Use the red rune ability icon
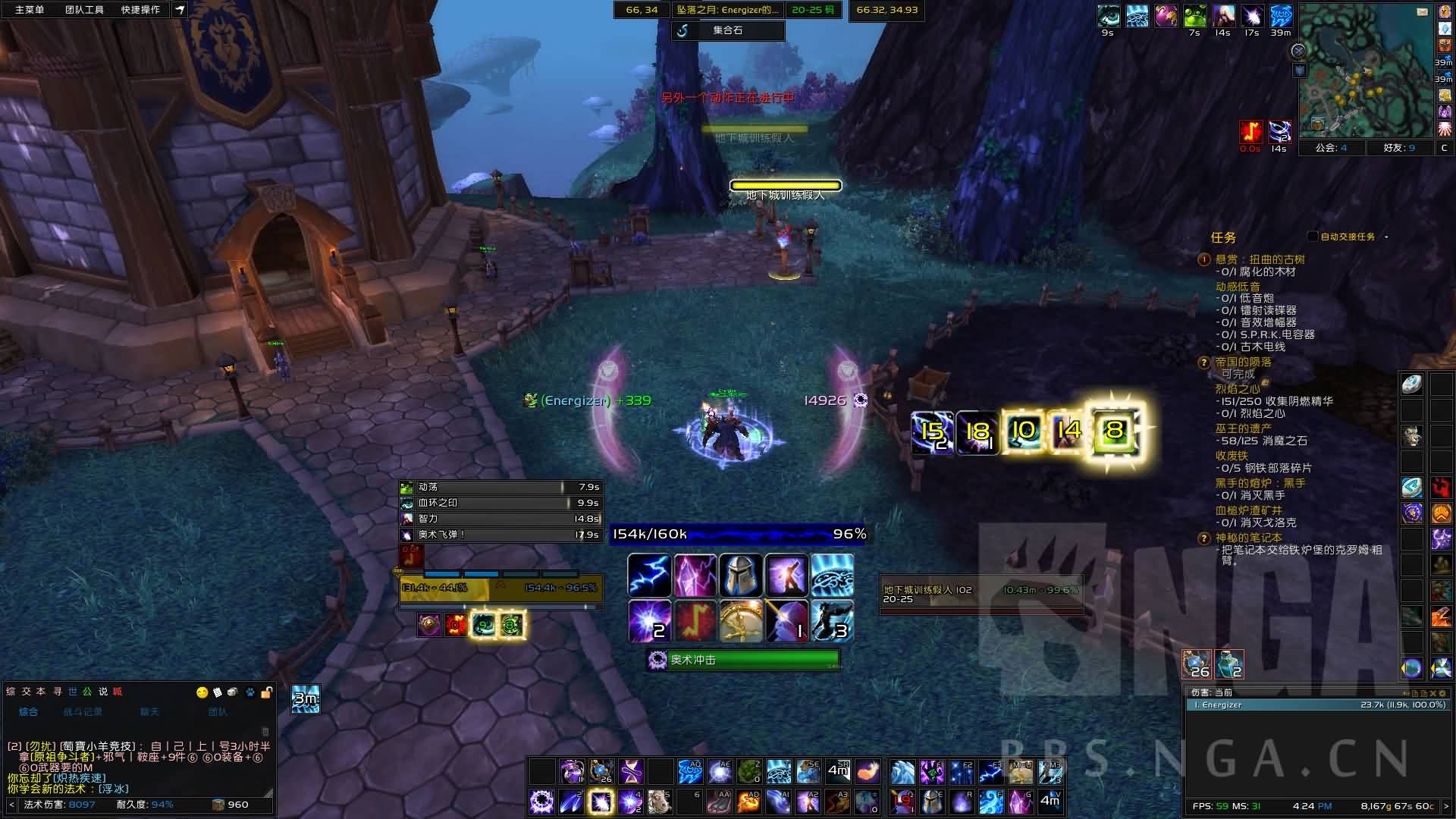The height and width of the screenshot is (819, 1456). pyautogui.click(x=695, y=621)
